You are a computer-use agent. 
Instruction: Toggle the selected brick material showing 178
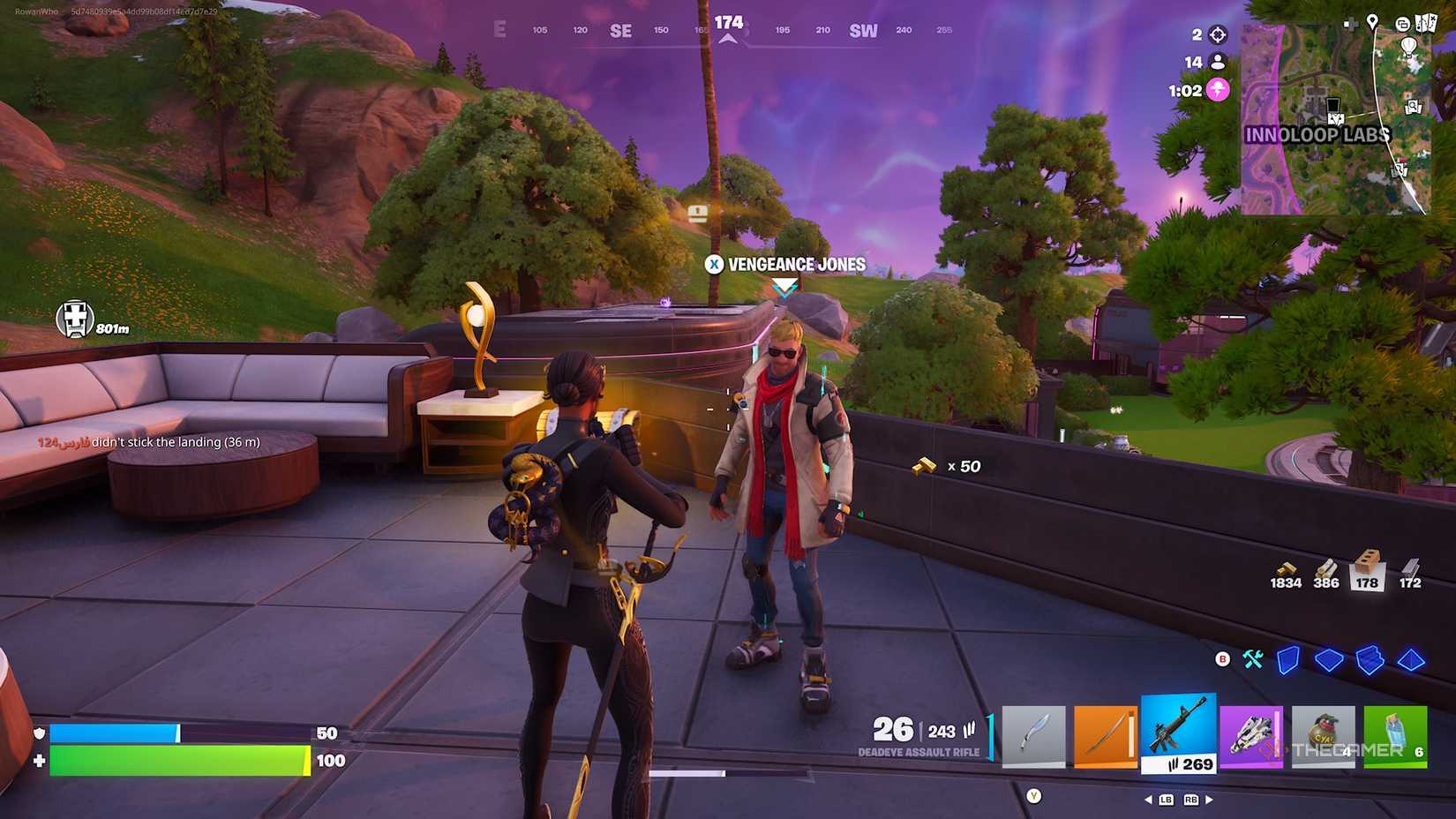click(x=1366, y=571)
